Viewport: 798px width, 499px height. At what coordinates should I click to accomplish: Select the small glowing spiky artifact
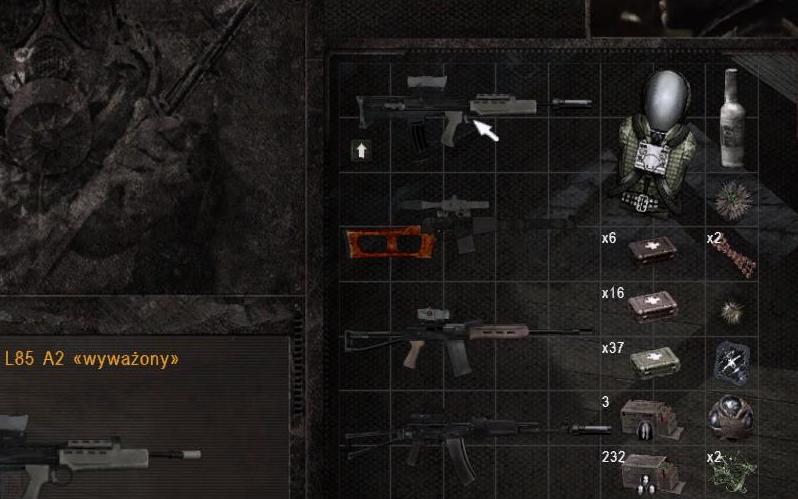coord(734,306)
